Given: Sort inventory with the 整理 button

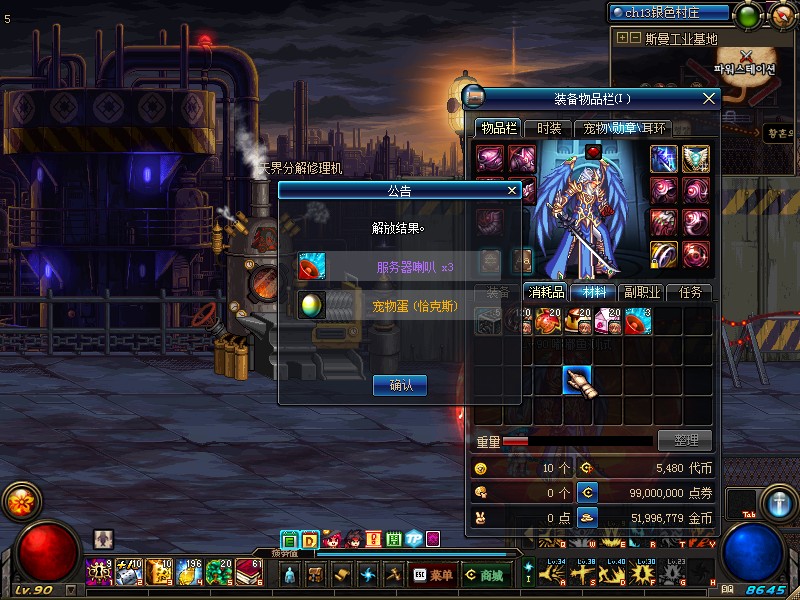Looking at the screenshot, I should point(685,440).
